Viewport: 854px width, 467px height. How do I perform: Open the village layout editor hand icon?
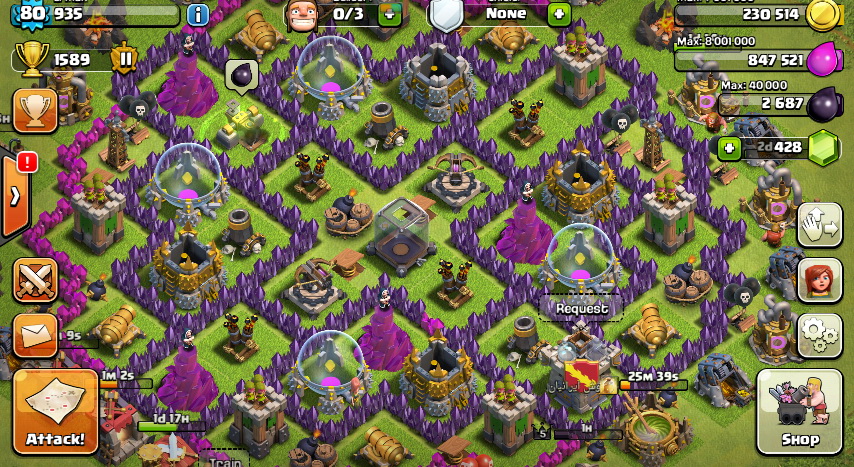coord(819,224)
